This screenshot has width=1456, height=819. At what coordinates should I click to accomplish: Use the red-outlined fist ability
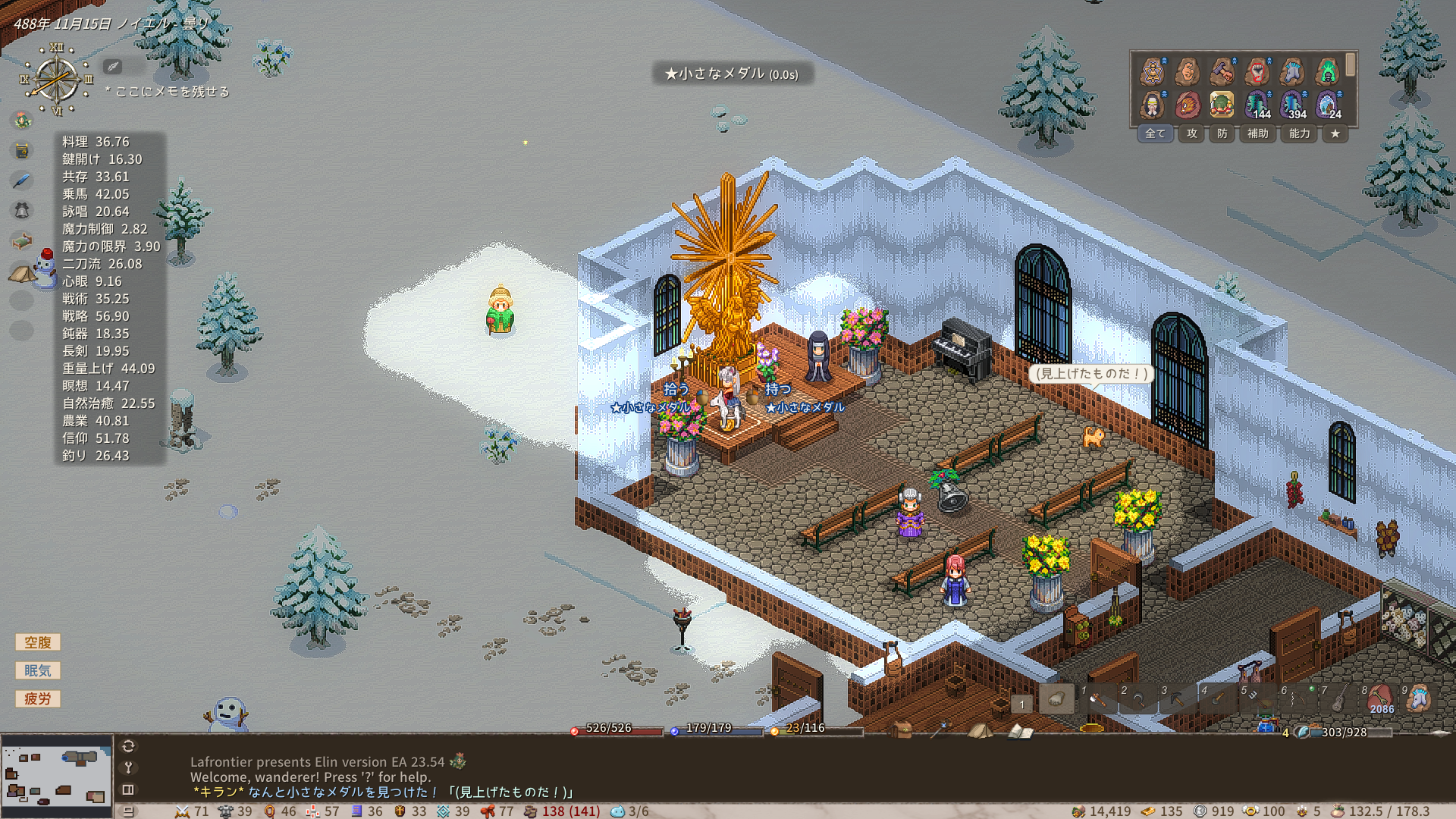1257,72
